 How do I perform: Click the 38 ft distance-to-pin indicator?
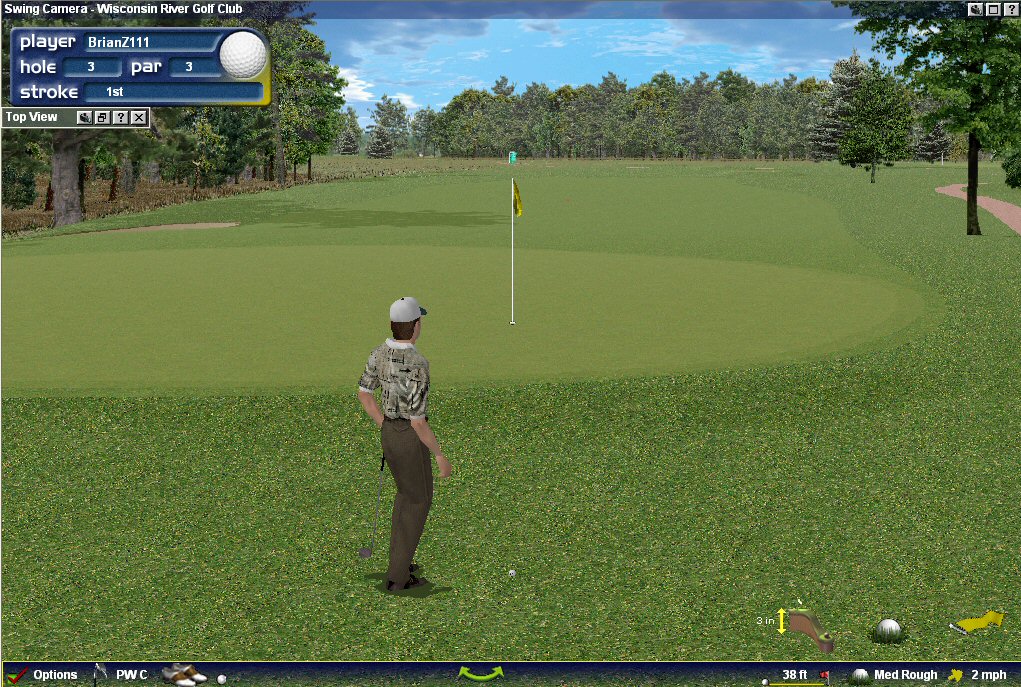coord(795,675)
